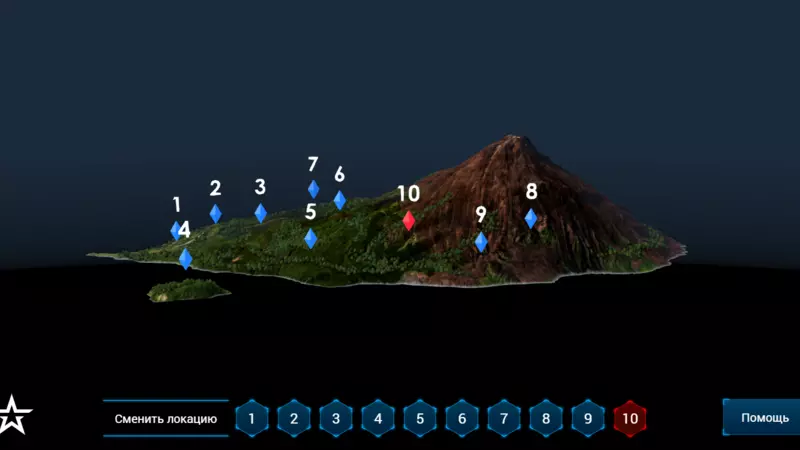The height and width of the screenshot is (450, 800).
Task: Click the Сменить локацию button
Action: click(166, 418)
